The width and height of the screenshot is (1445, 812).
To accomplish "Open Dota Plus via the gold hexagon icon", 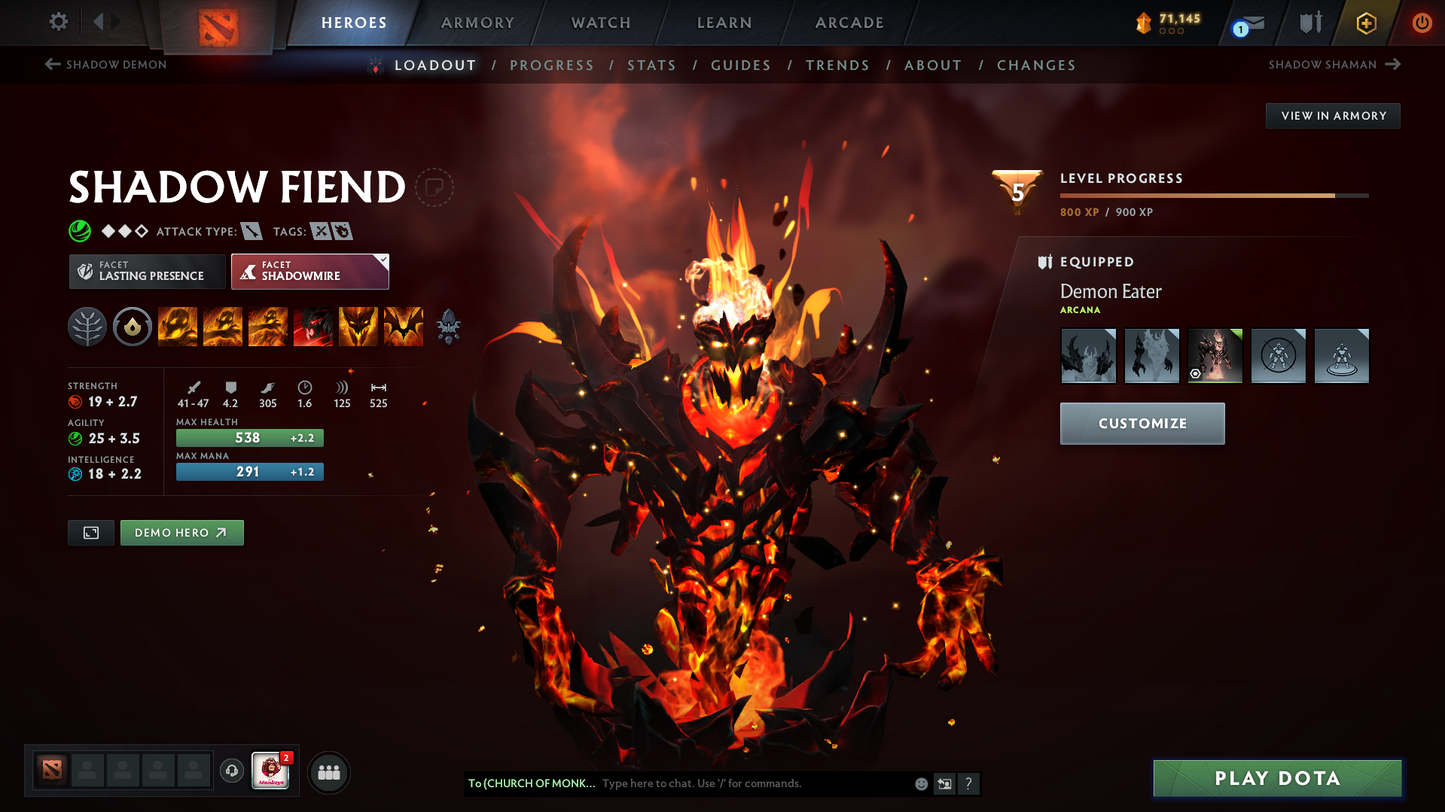I will pyautogui.click(x=1366, y=22).
